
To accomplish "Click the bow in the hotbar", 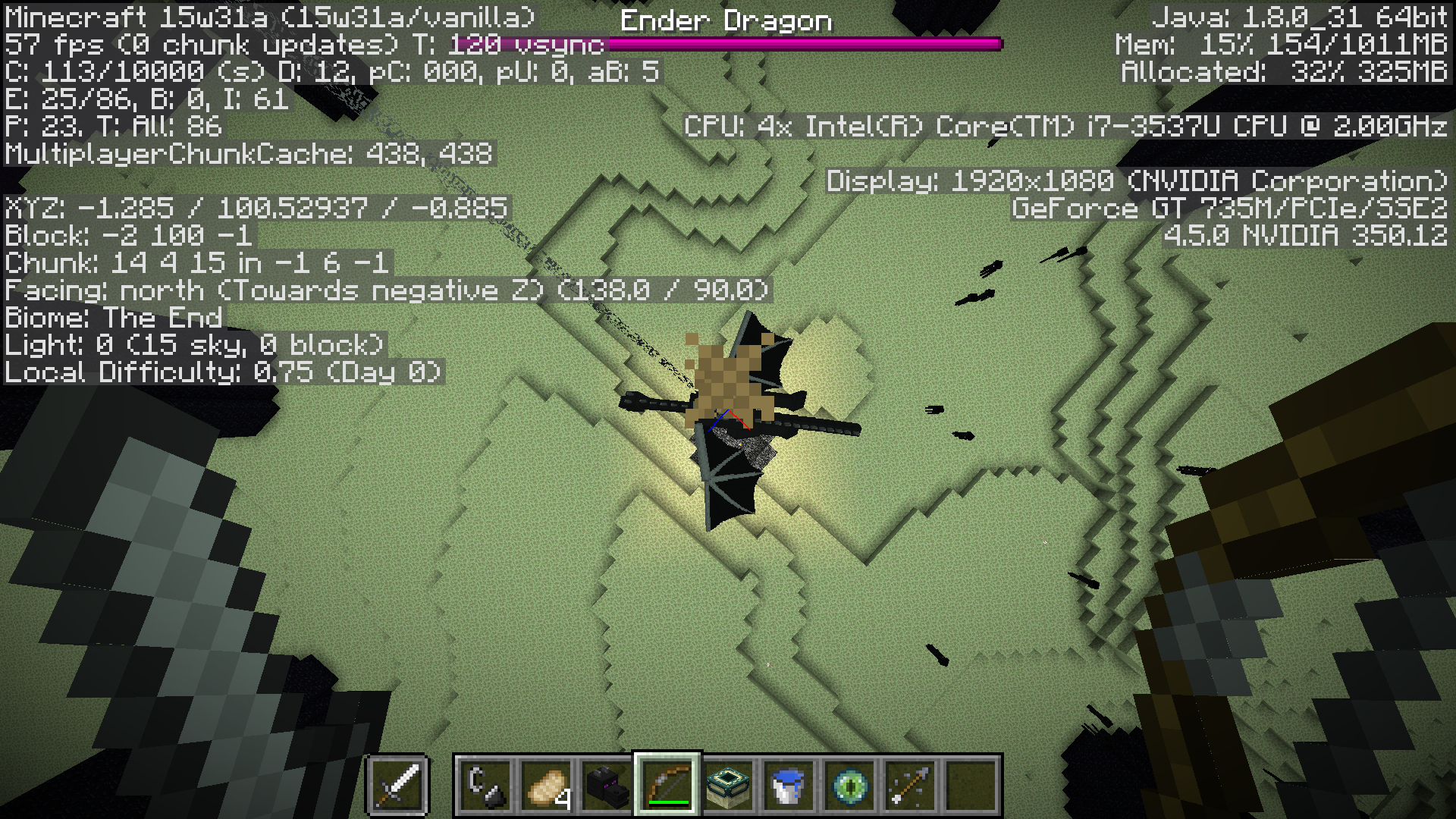I will [667, 786].
